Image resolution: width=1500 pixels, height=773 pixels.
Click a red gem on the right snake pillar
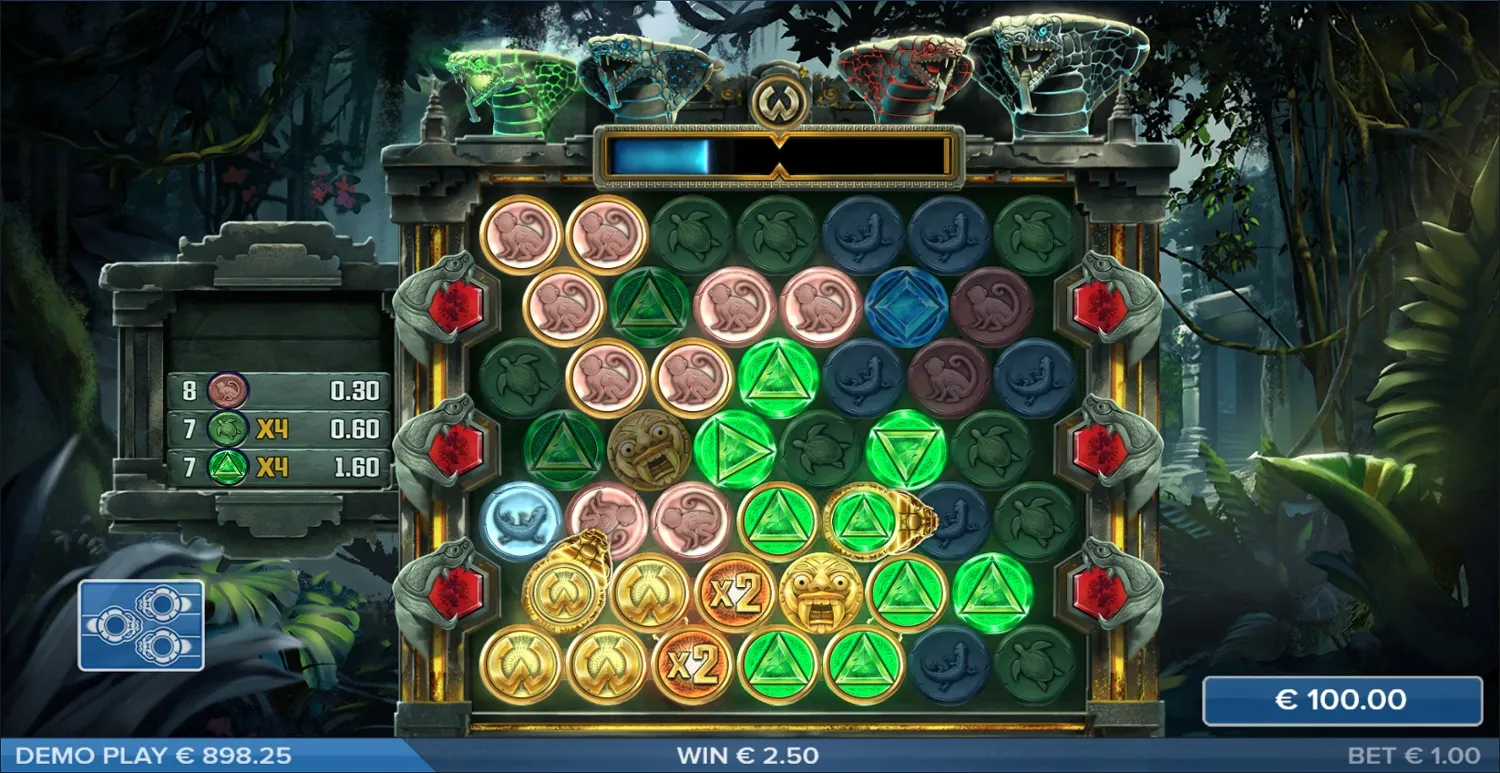(1102, 304)
